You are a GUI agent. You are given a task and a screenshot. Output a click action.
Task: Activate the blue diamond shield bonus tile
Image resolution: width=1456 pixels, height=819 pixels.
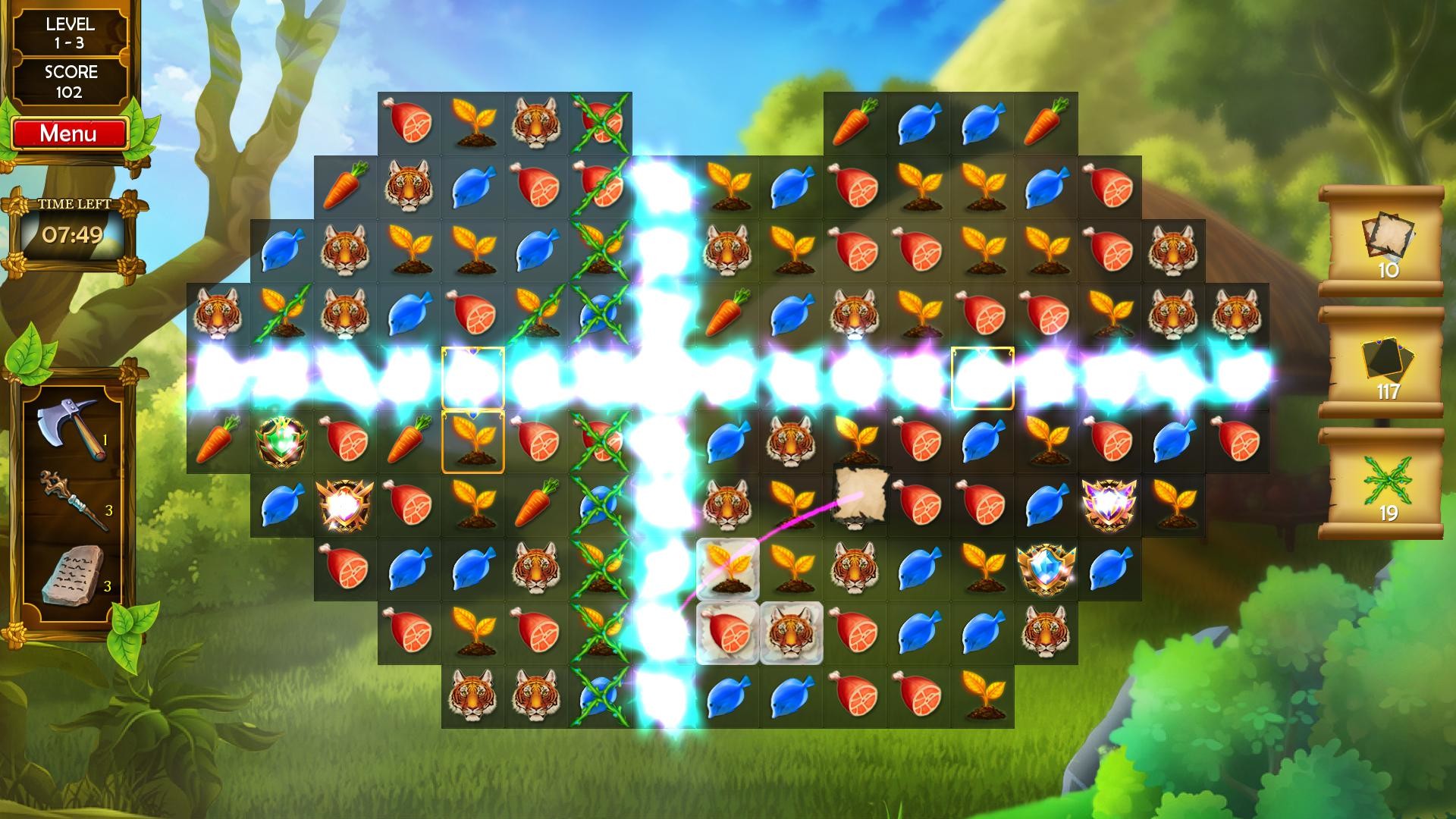[1046, 569]
